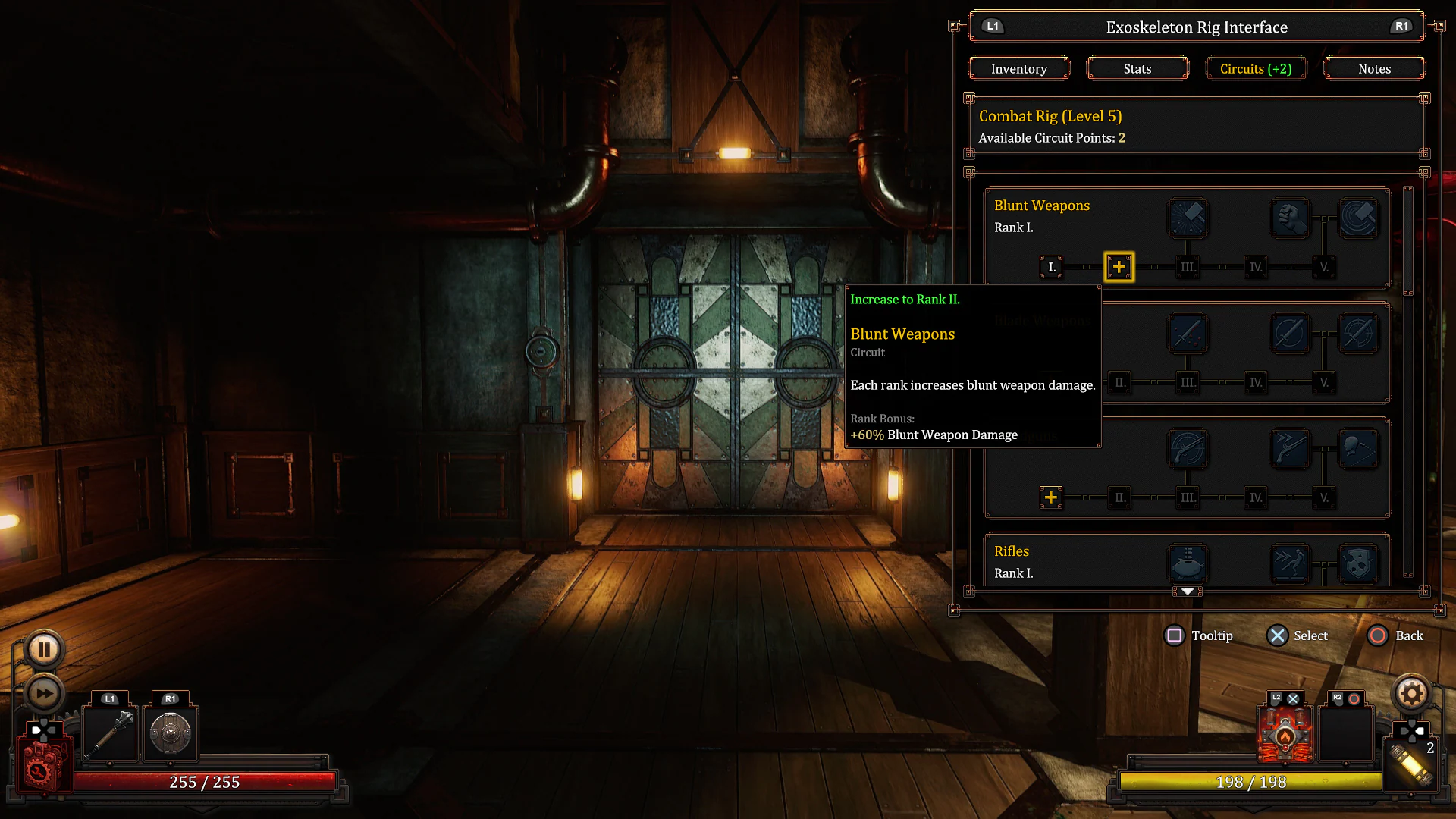Click the ricochet headshot icon in Handguns row
The image size is (1456, 819).
point(1358,449)
